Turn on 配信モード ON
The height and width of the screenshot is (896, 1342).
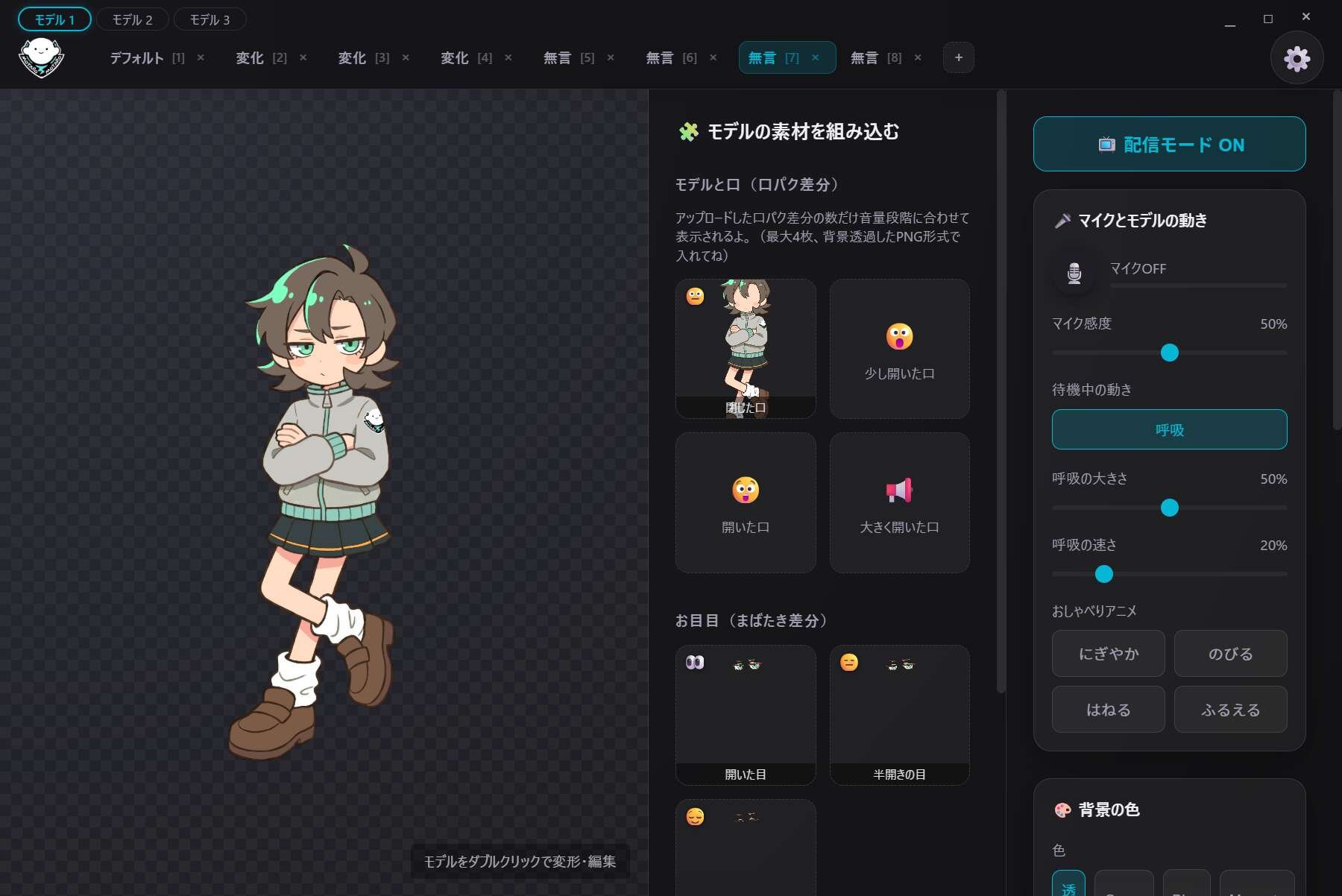click(x=1169, y=144)
